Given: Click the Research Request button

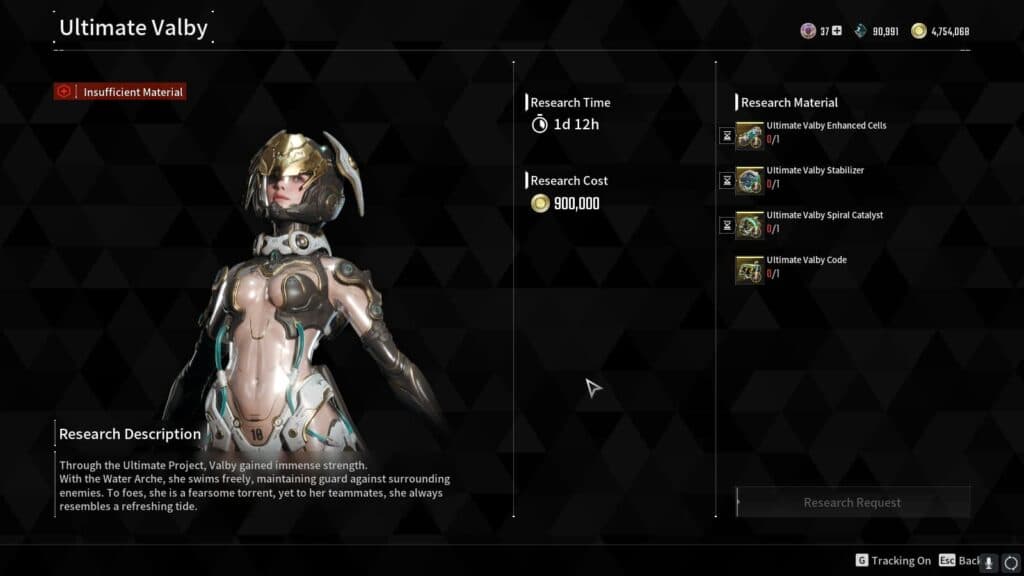Looking at the screenshot, I should pyautogui.click(x=852, y=502).
